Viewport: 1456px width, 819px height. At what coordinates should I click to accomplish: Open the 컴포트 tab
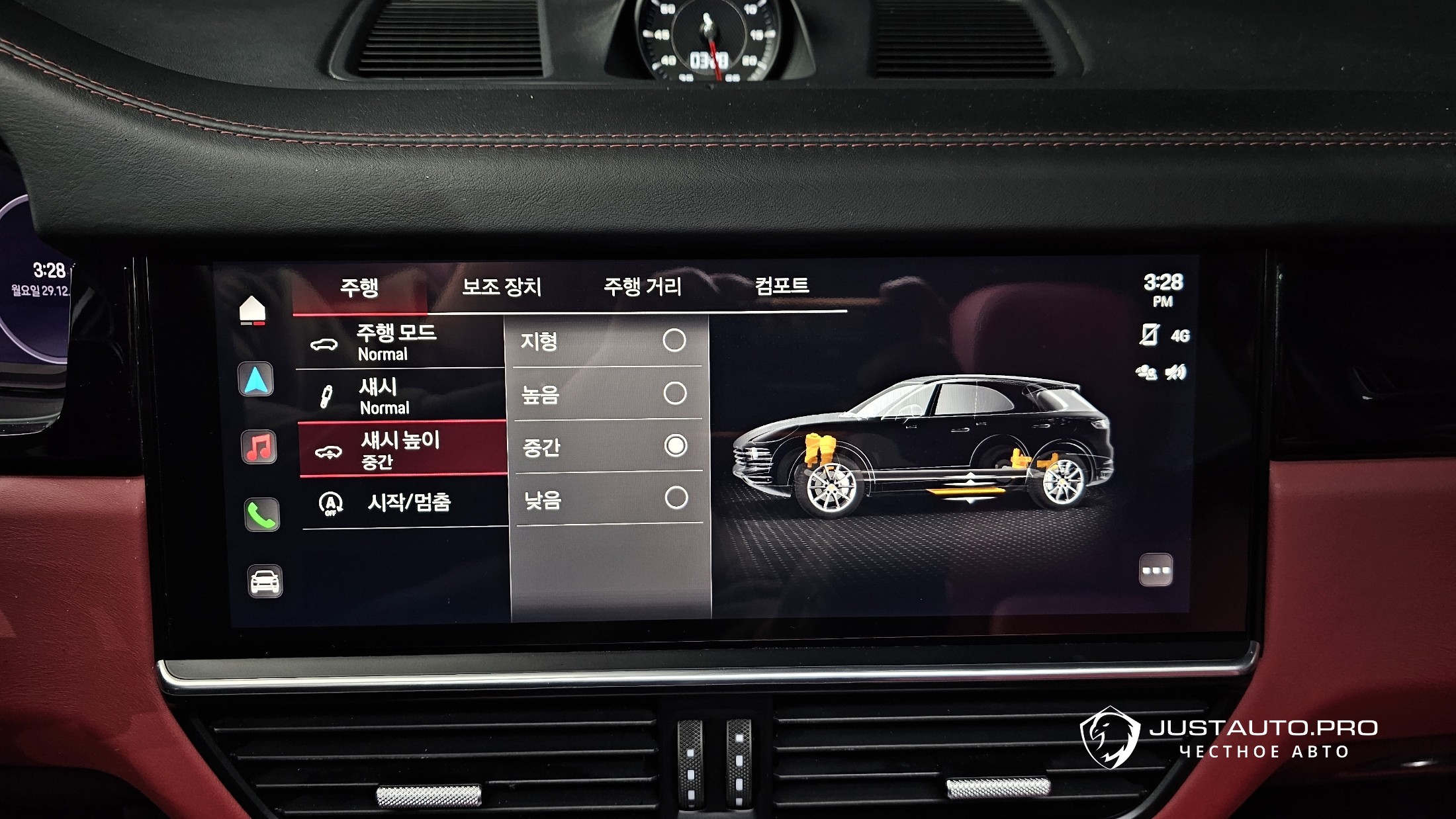pyautogui.click(x=782, y=286)
